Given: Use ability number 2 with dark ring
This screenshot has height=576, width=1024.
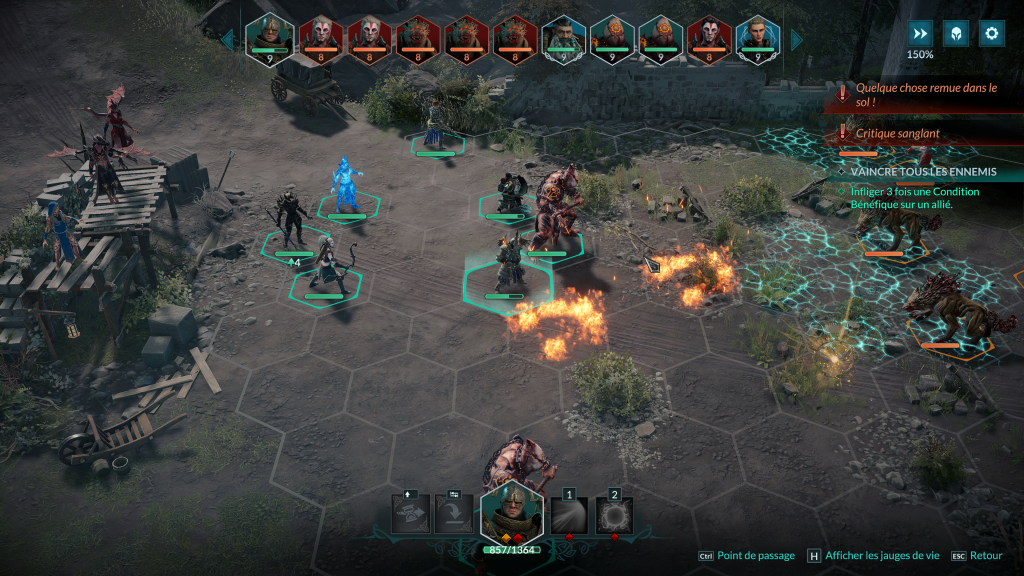Looking at the screenshot, I should [x=614, y=515].
